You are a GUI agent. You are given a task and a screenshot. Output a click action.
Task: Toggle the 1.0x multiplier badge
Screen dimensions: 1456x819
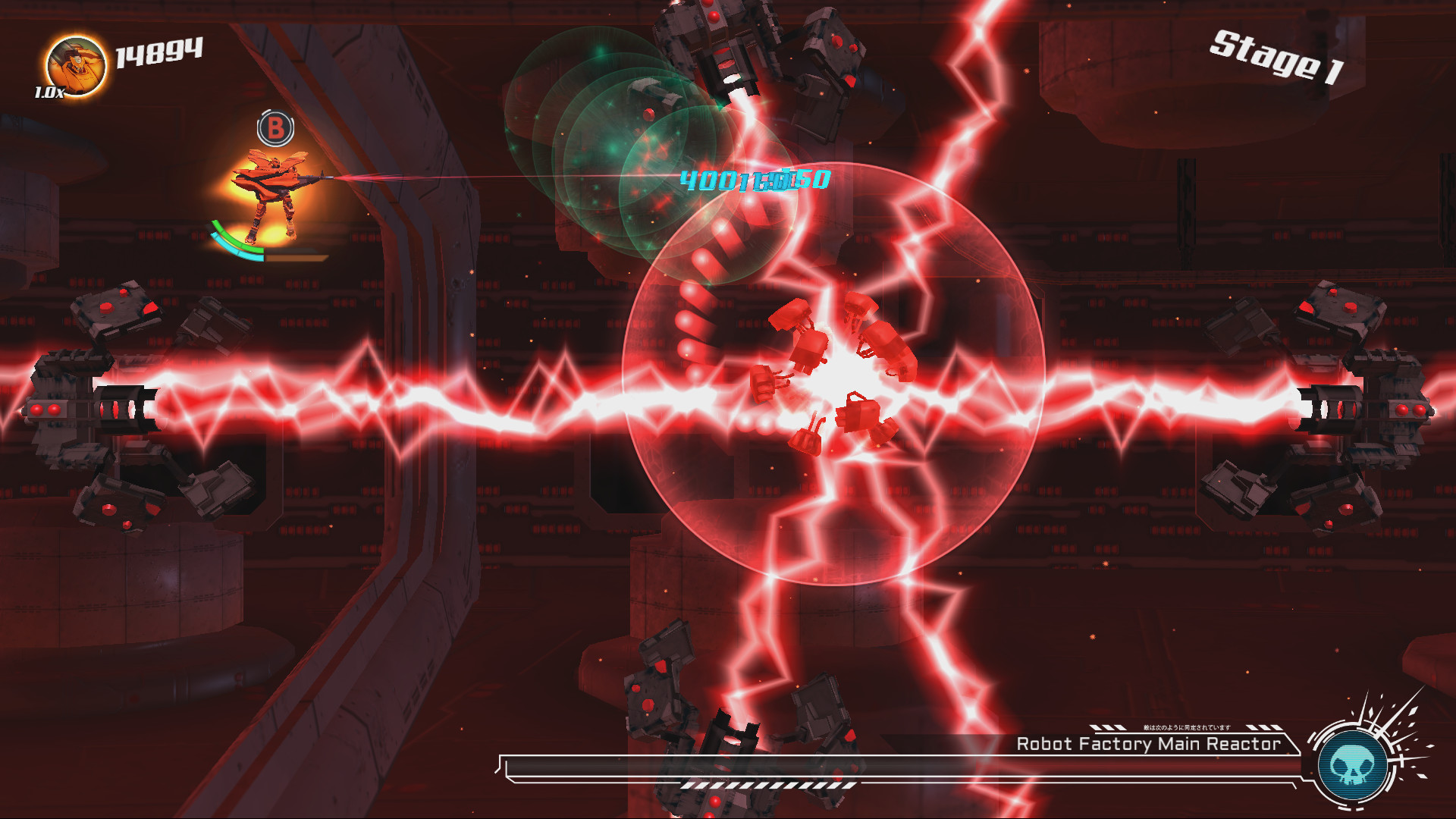(x=49, y=93)
